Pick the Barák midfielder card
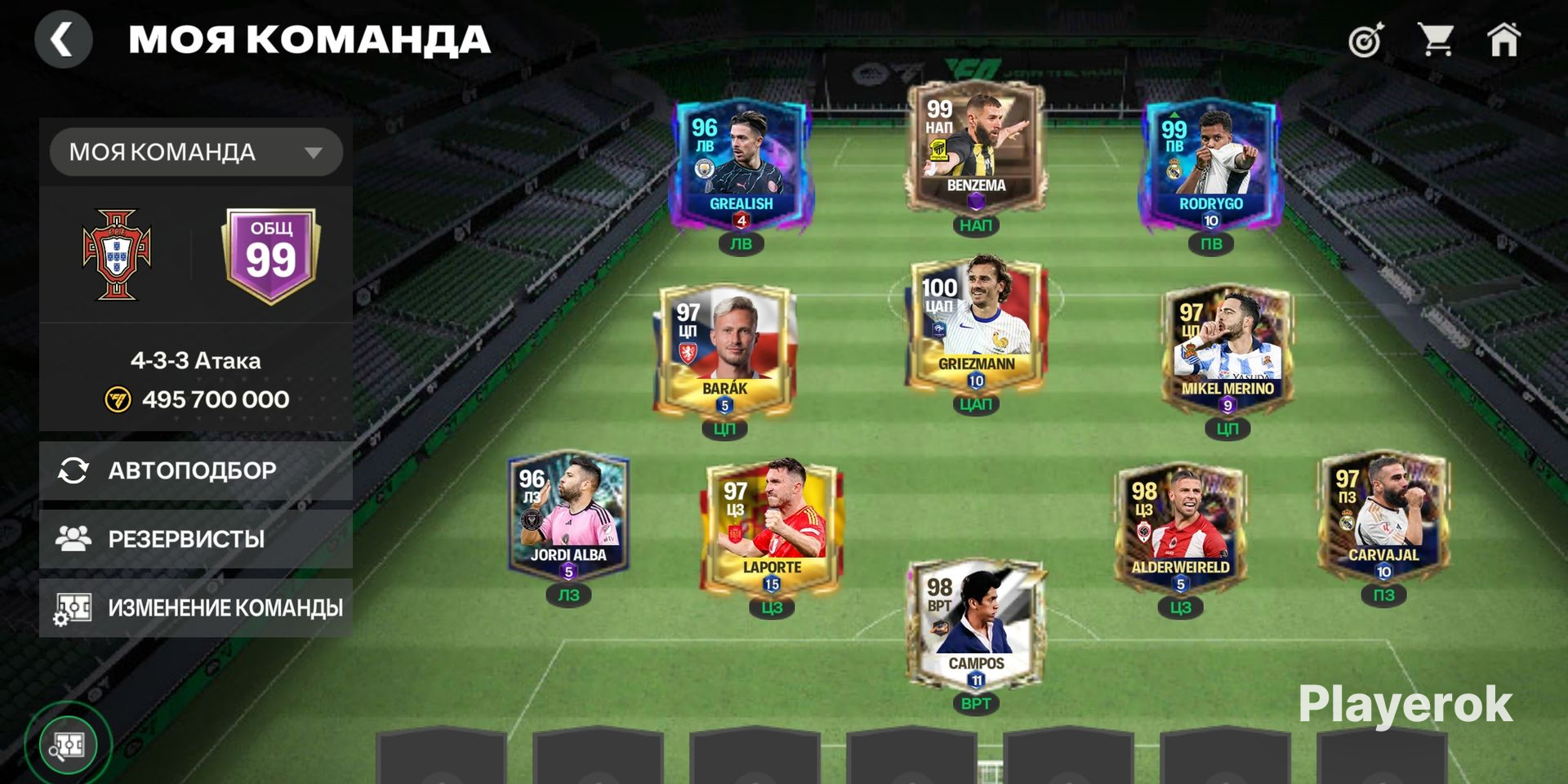Image resolution: width=1568 pixels, height=784 pixels. coord(724,347)
